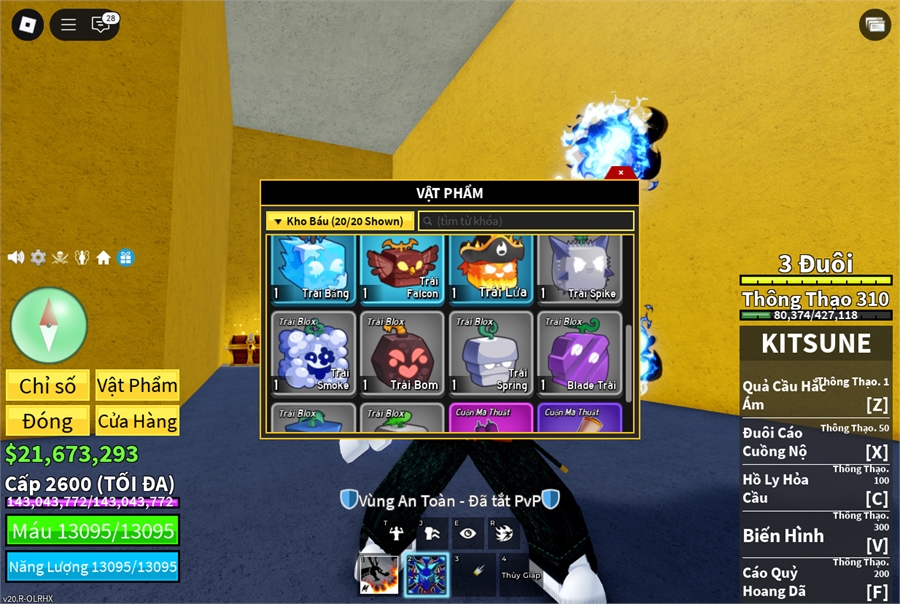
Task: Close the Vật Phẩm inventory window
Action: (x=621, y=173)
